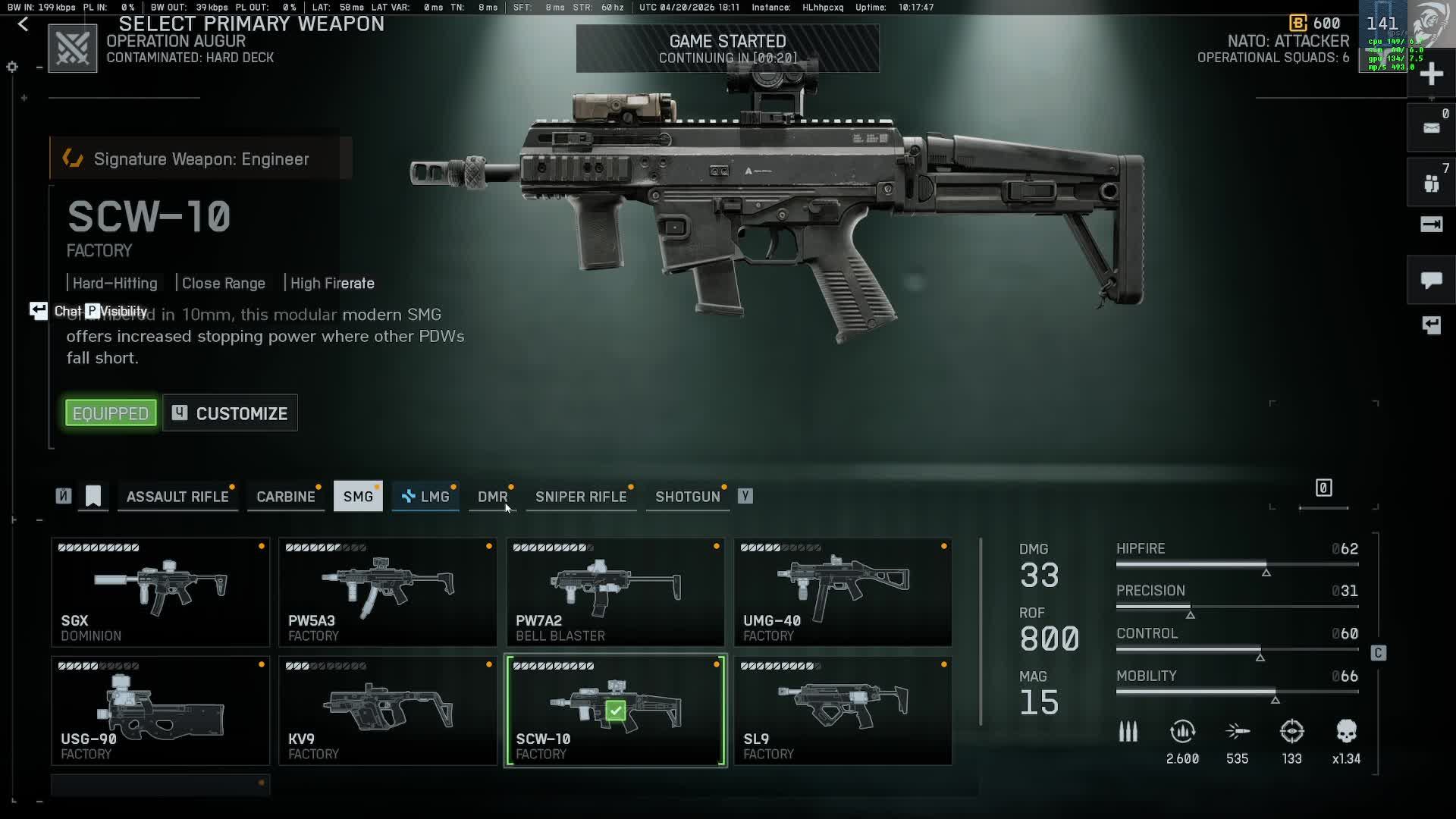
Task: Click the green EQUIPPED button
Action: coord(111,413)
